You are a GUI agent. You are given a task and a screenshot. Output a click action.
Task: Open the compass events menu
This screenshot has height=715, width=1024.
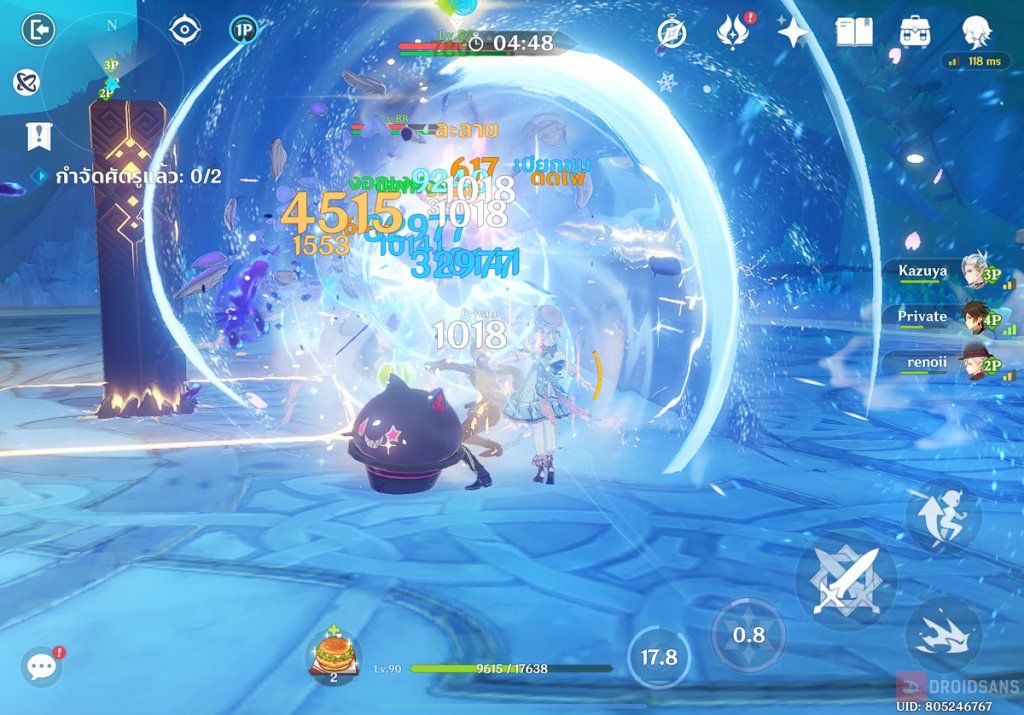pyautogui.click(x=672, y=33)
